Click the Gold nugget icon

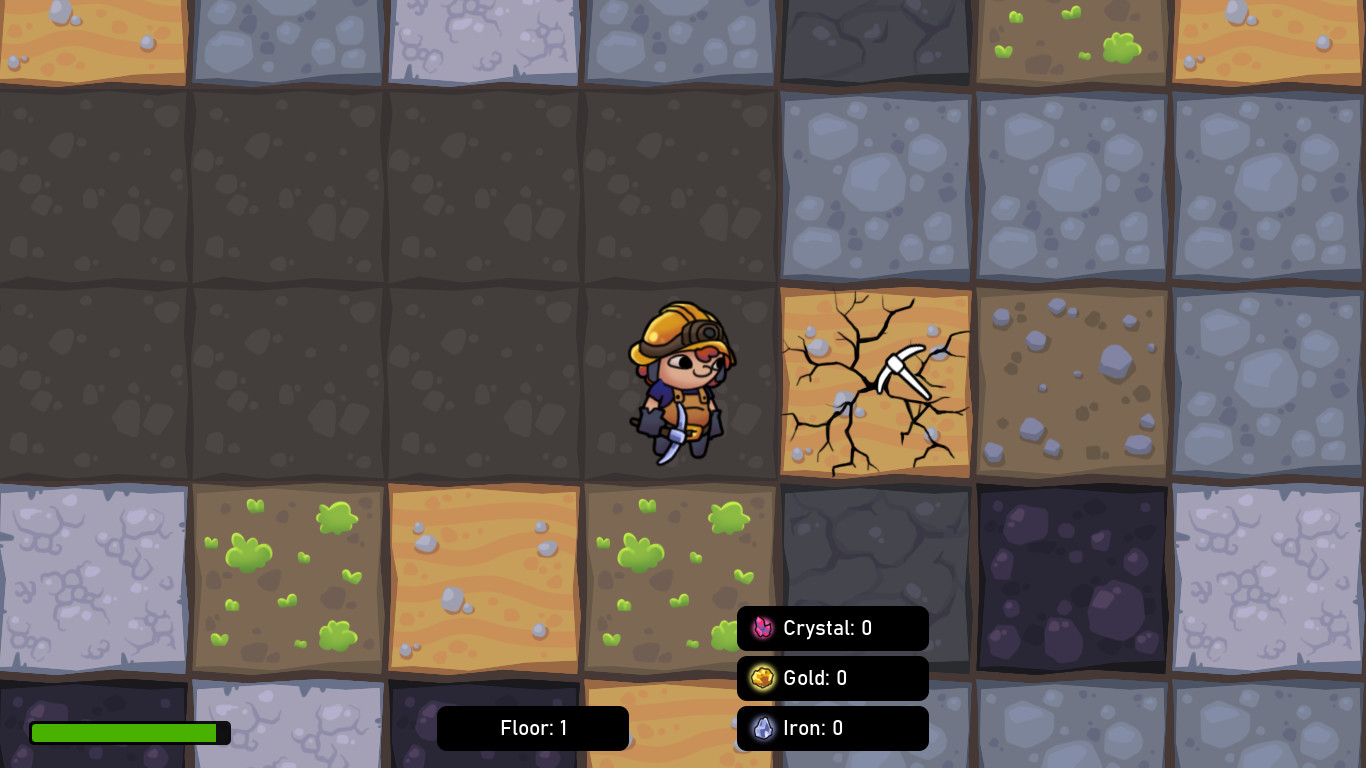pos(763,678)
